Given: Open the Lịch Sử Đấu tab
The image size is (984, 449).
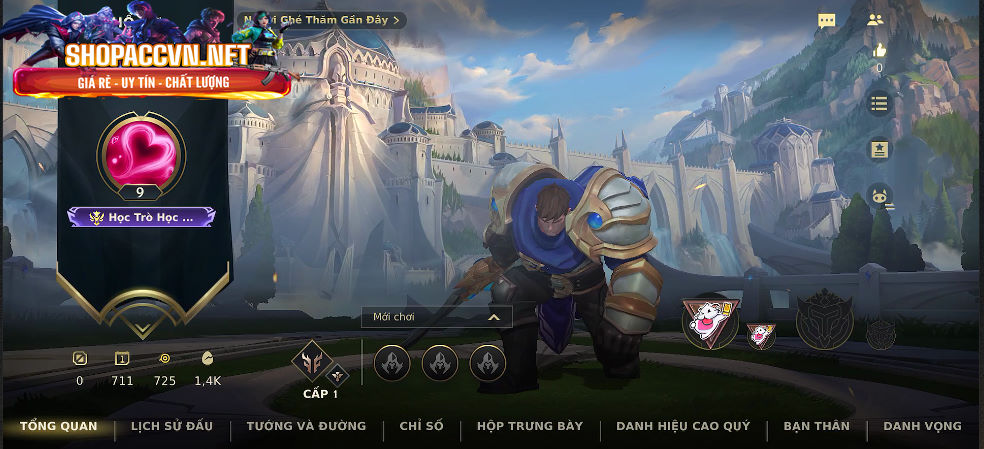Looking at the screenshot, I should 172,427.
